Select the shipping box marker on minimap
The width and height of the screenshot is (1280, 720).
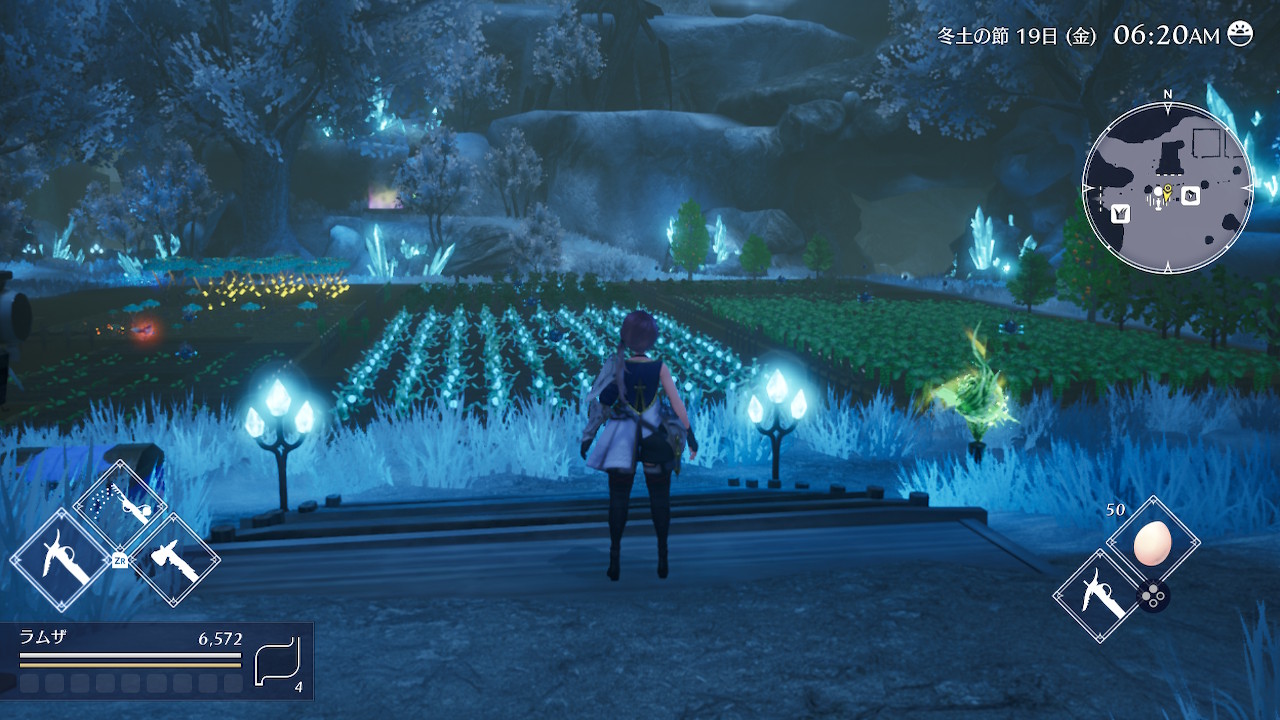click(x=1190, y=196)
